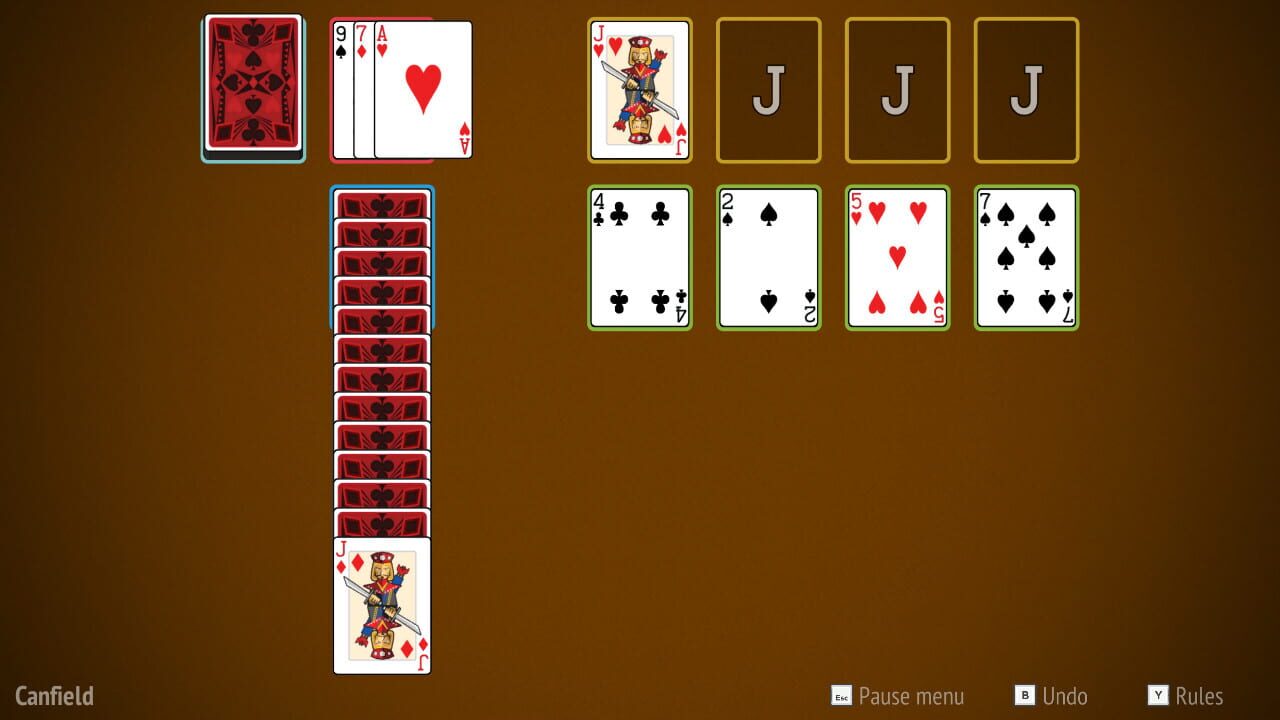Select the 2 of Spades tableau card
Viewport: 1280px width, 720px height.
pos(768,256)
